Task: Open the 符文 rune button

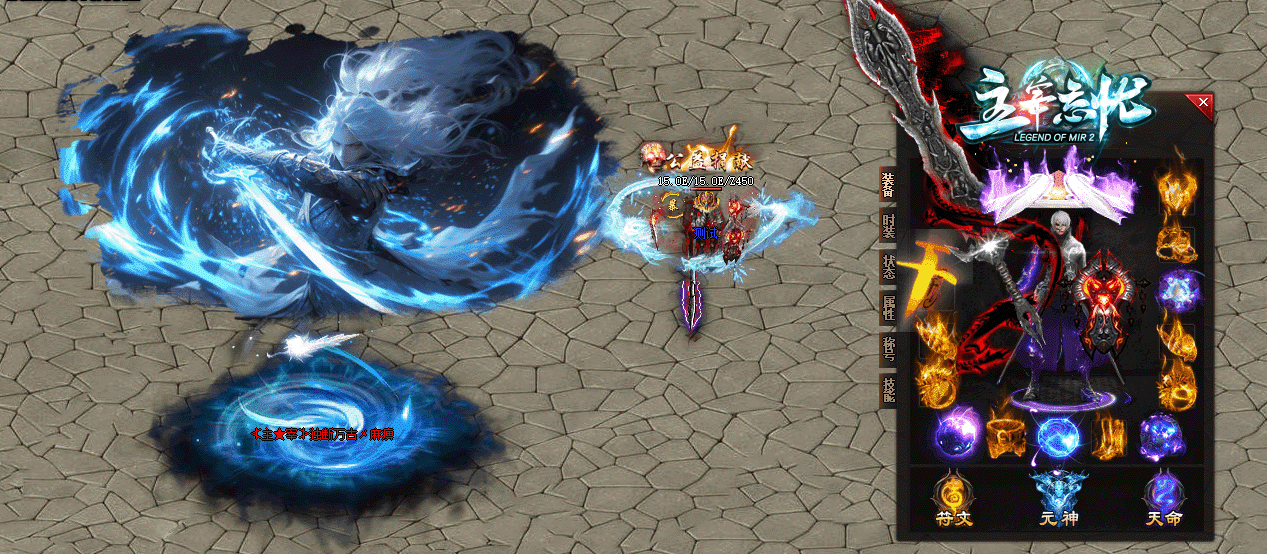Action: tap(953, 500)
